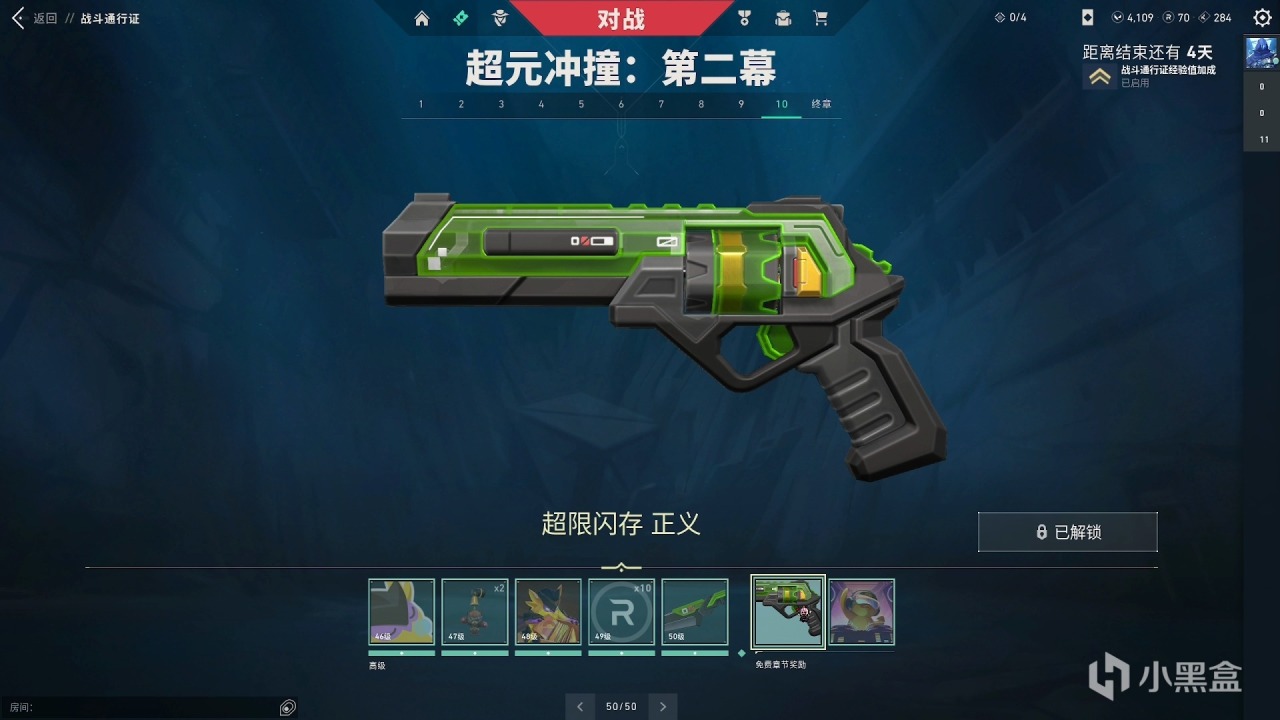Open the store cart icon
Image resolution: width=1280 pixels, height=720 pixels.
[822, 18]
